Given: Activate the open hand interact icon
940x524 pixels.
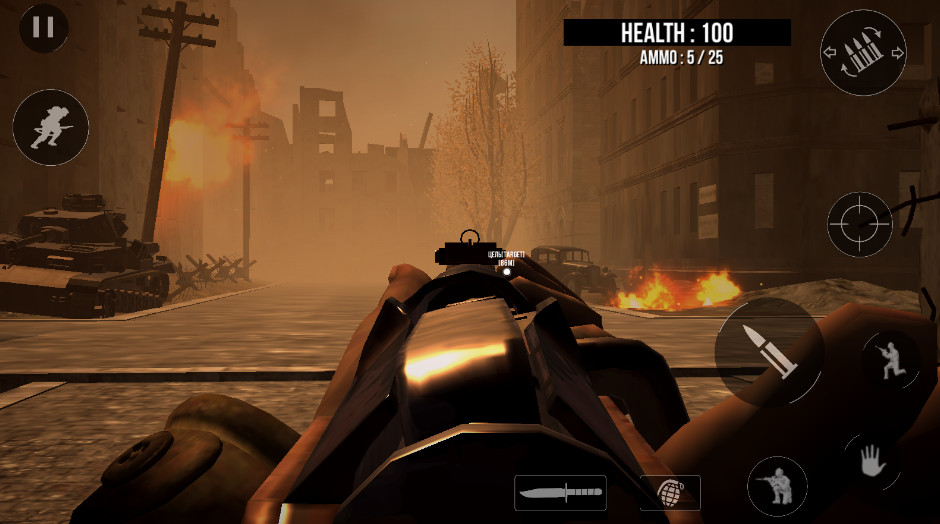Looking at the screenshot, I should (872, 463).
